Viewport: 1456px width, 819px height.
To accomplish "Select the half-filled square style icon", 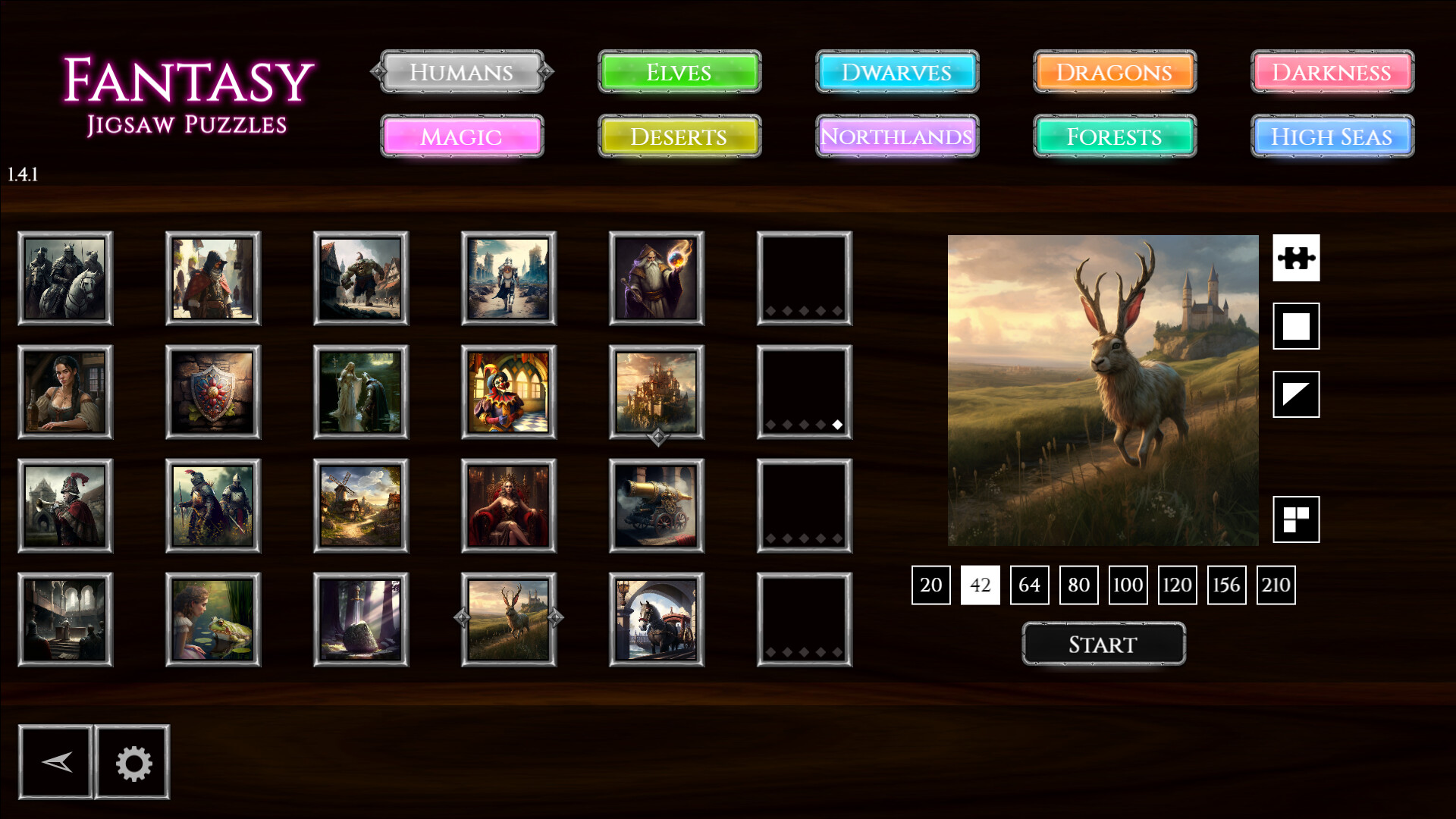I will [1297, 395].
